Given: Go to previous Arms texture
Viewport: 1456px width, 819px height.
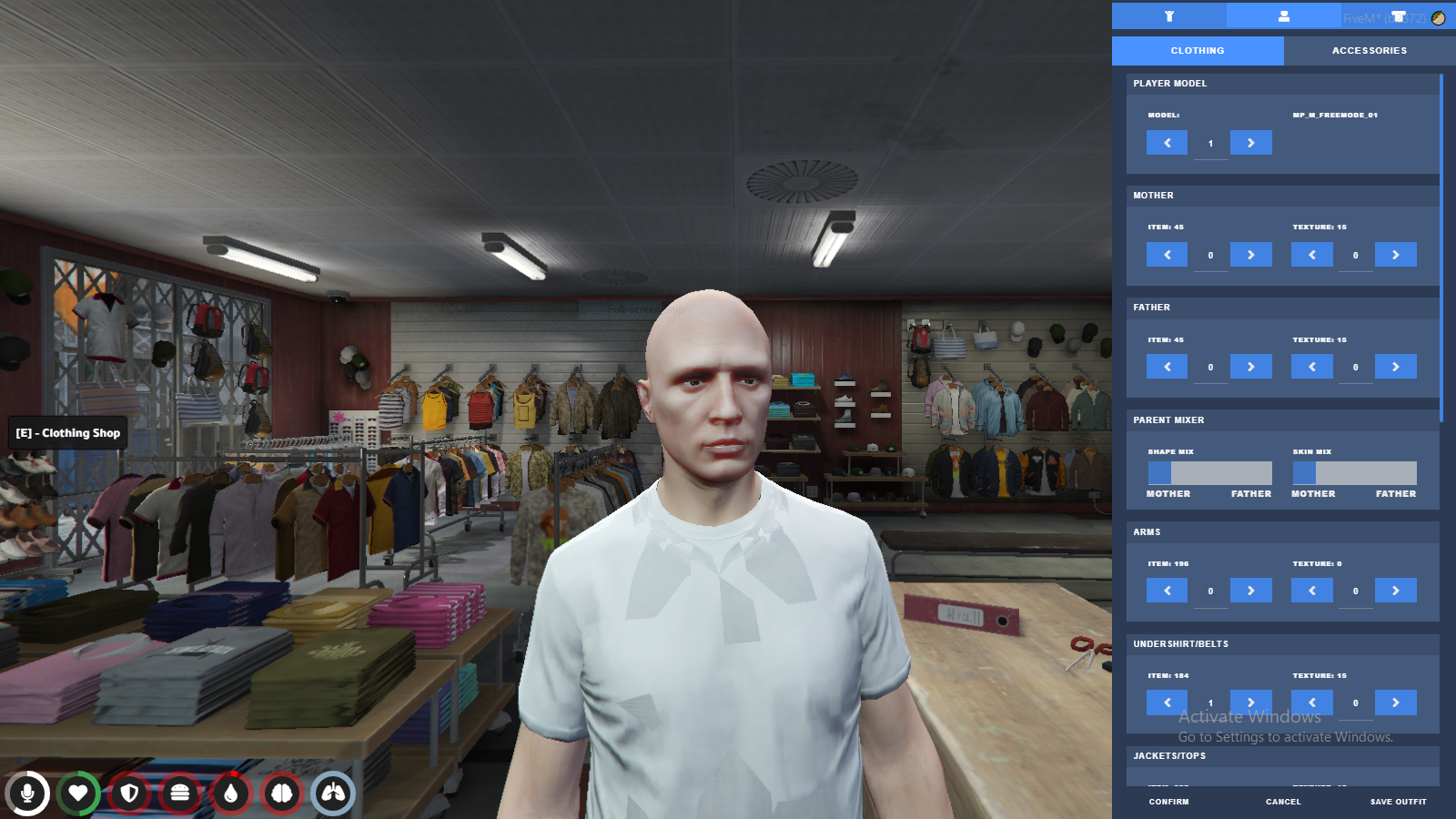Looking at the screenshot, I should point(1311,591).
